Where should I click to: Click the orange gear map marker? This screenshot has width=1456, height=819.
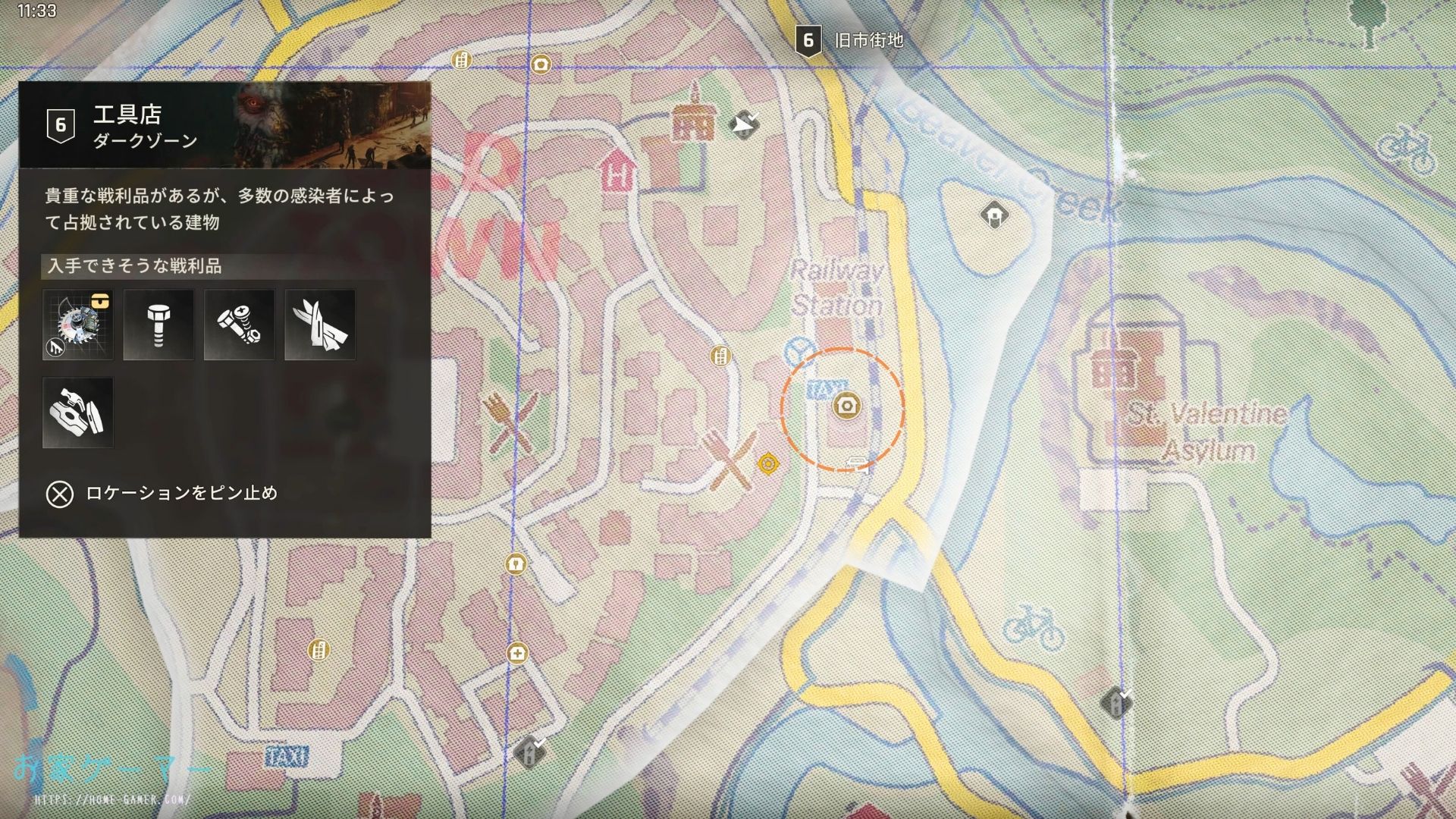click(x=768, y=463)
